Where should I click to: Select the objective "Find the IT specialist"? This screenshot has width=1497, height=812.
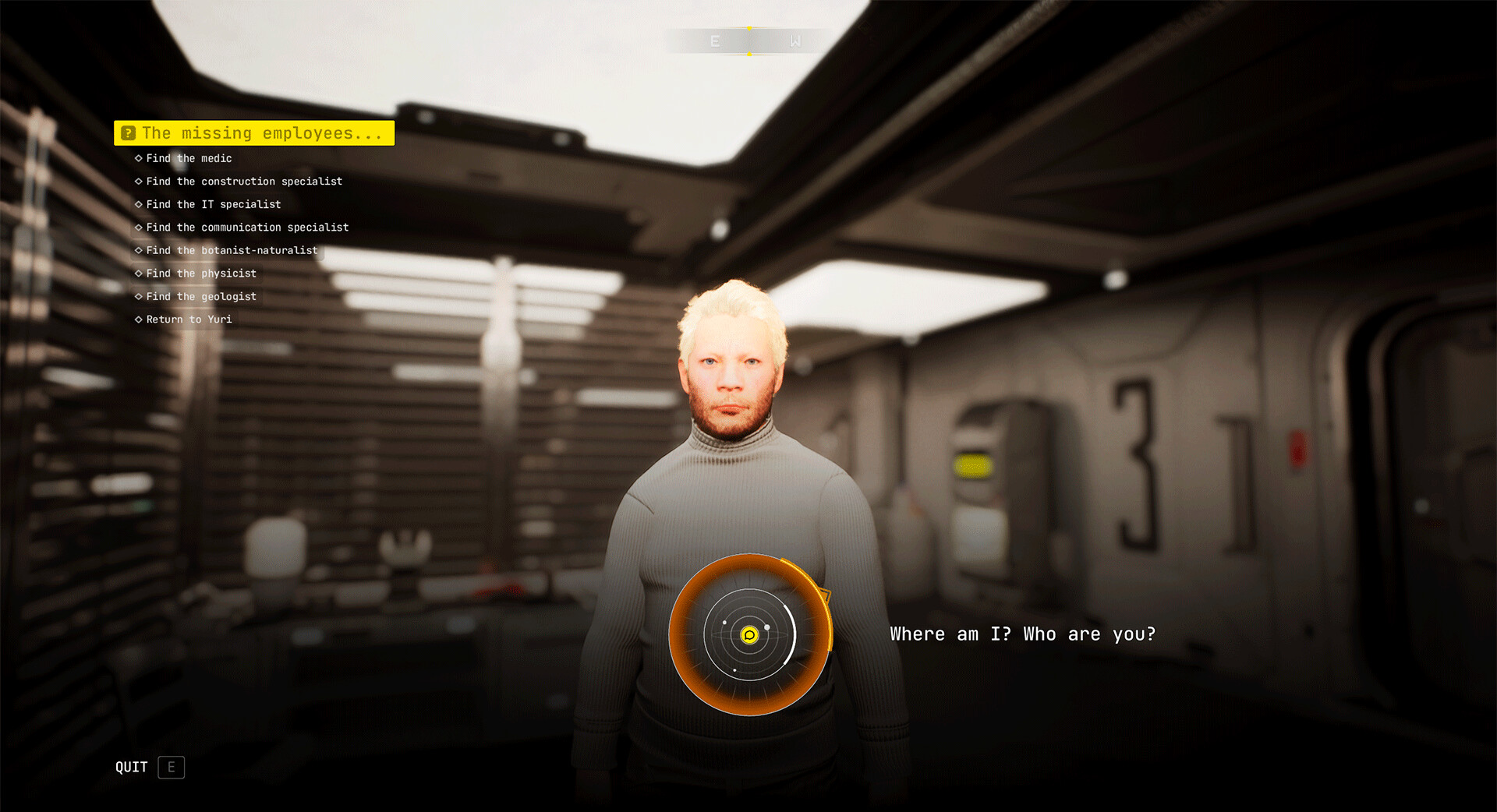213,204
